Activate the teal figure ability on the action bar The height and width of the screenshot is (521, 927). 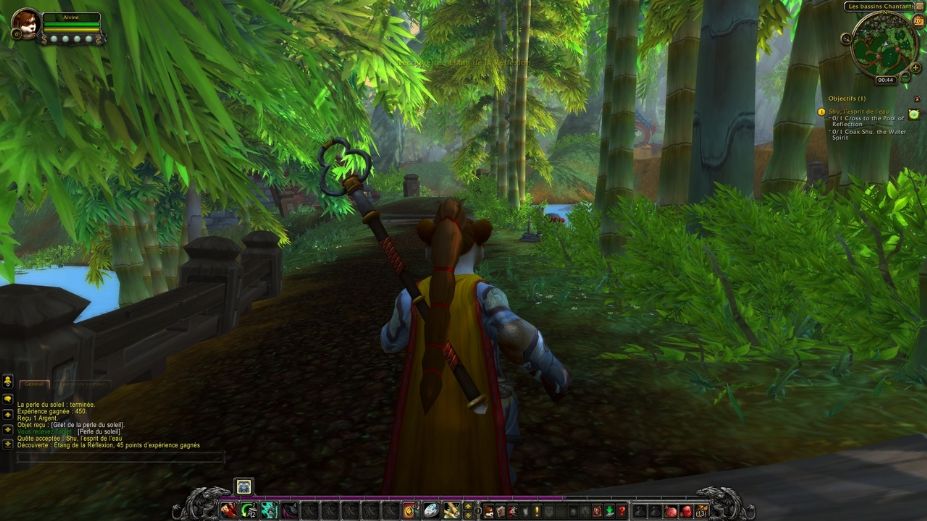[x=270, y=511]
